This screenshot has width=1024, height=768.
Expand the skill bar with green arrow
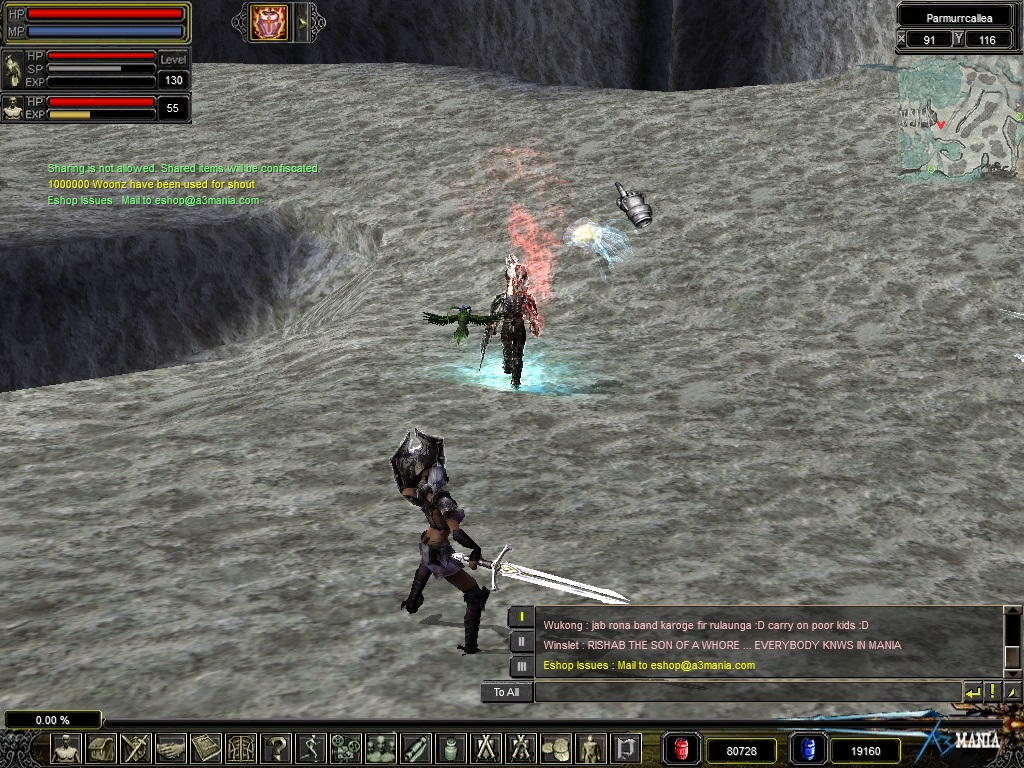coord(302,22)
